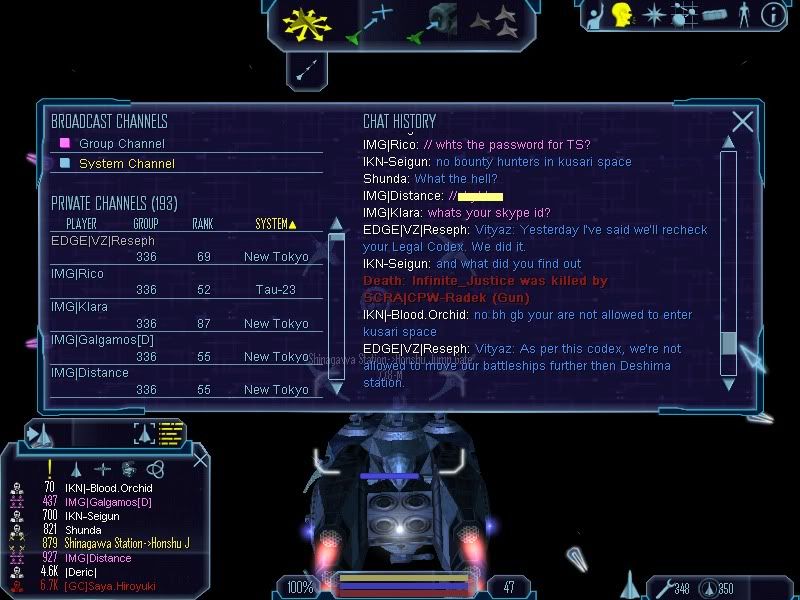Screen dimensions: 800x600
Task: Close the chat window with the X
Action: [x=742, y=122]
